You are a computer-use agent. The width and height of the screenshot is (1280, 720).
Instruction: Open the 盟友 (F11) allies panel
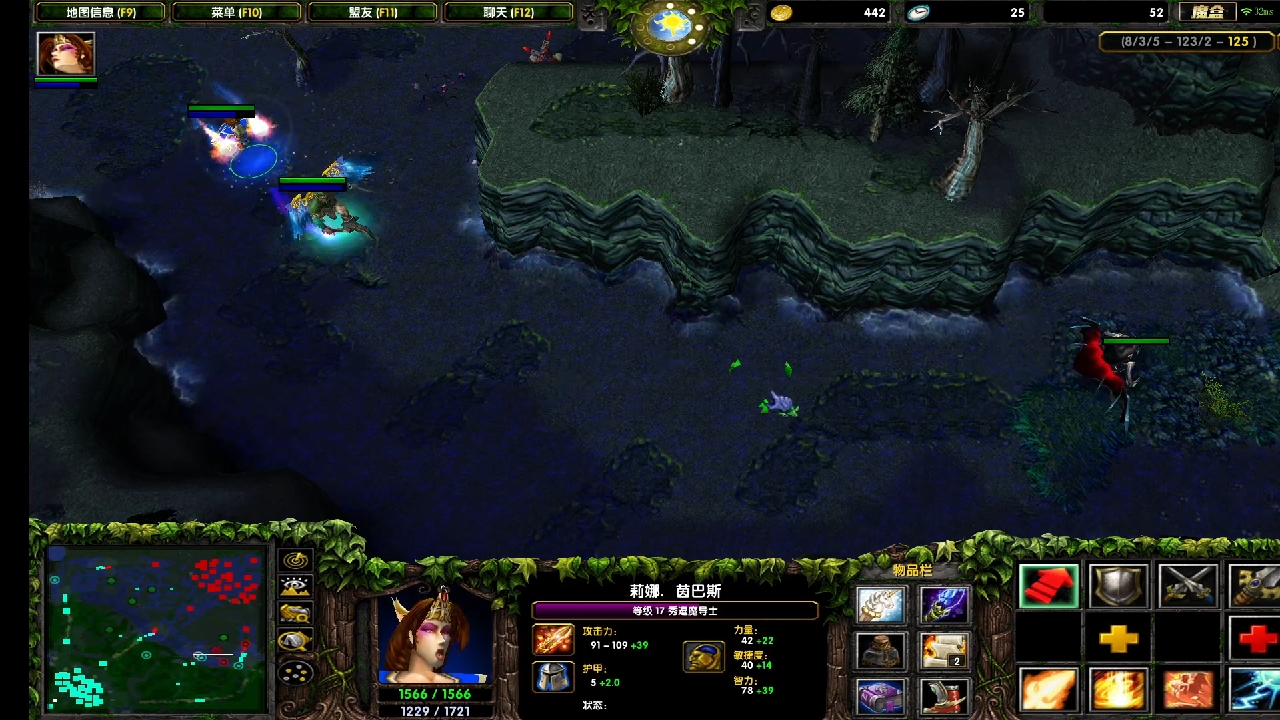point(373,13)
